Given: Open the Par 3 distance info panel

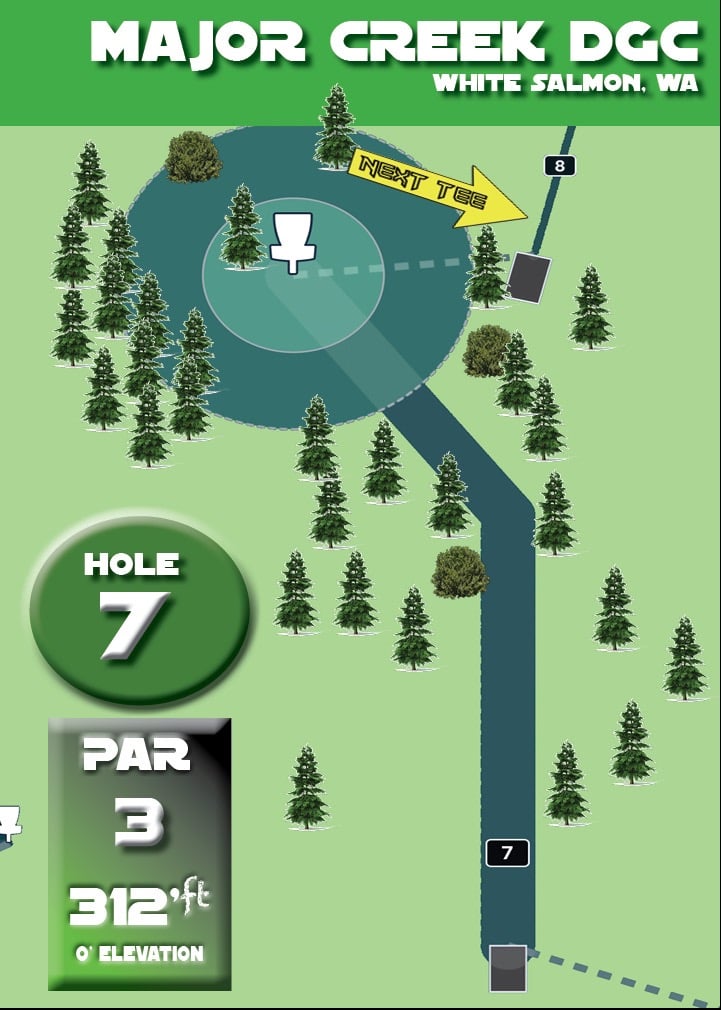Looking at the screenshot, I should pyautogui.click(x=140, y=853).
